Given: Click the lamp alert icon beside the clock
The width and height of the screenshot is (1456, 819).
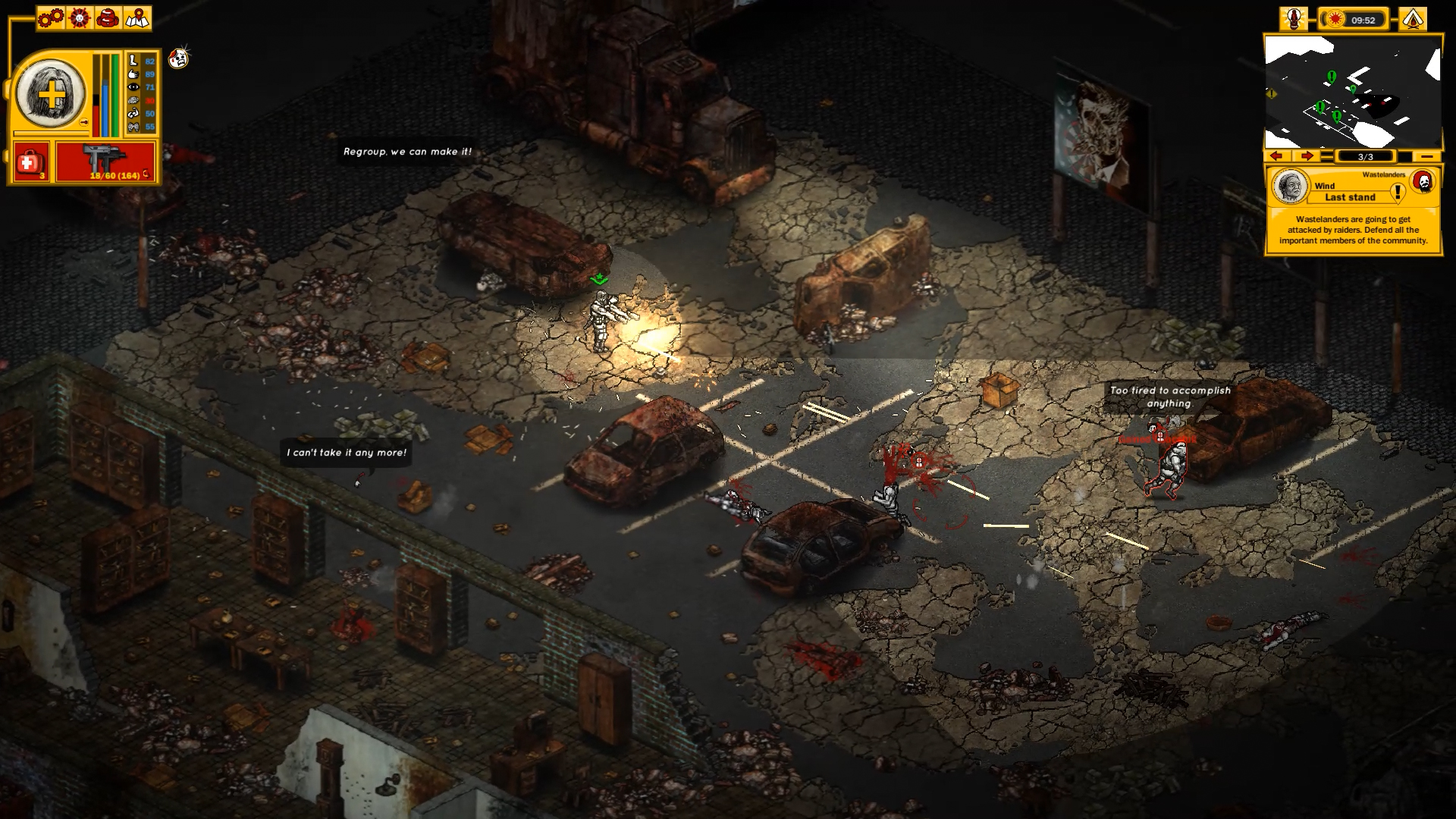Looking at the screenshot, I should 1294,20.
